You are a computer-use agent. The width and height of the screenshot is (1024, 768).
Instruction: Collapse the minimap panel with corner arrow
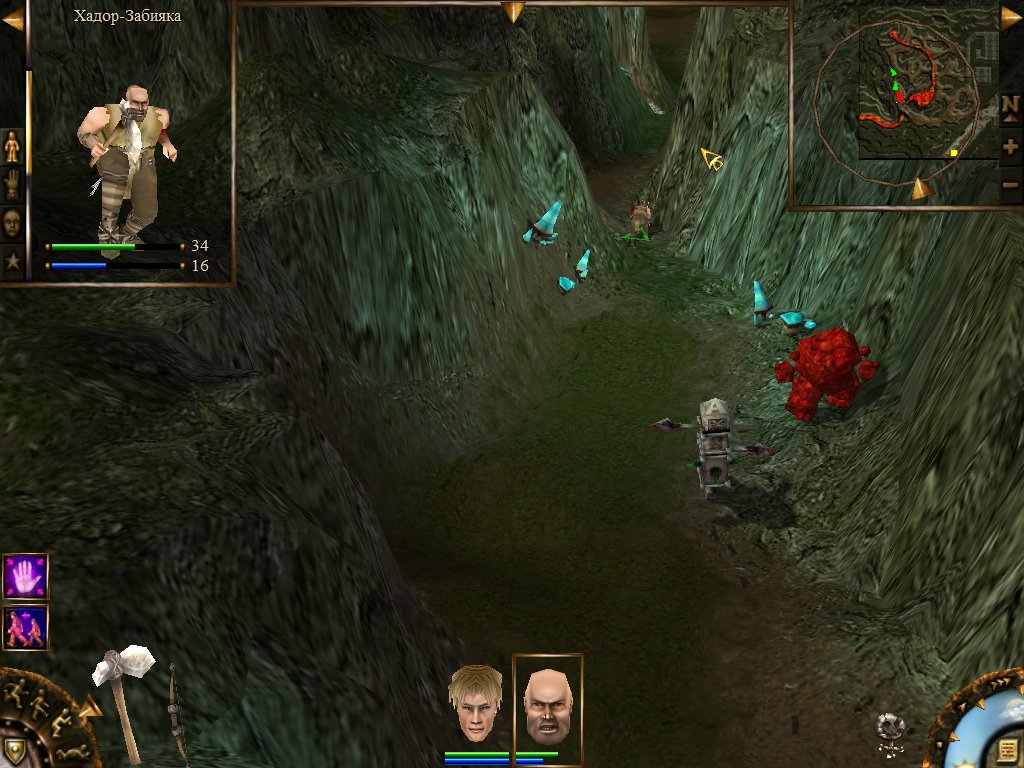1010,17
